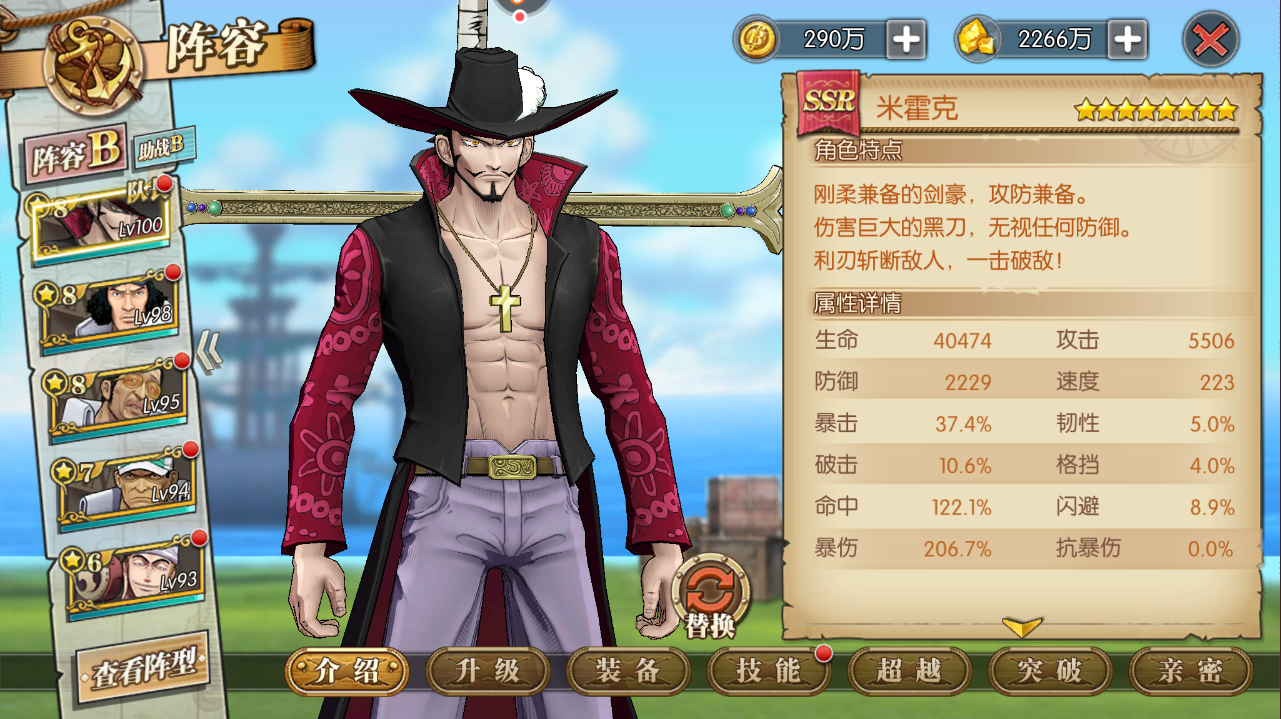
Task: Select the Lv98 team member portrait
Action: 110,310
